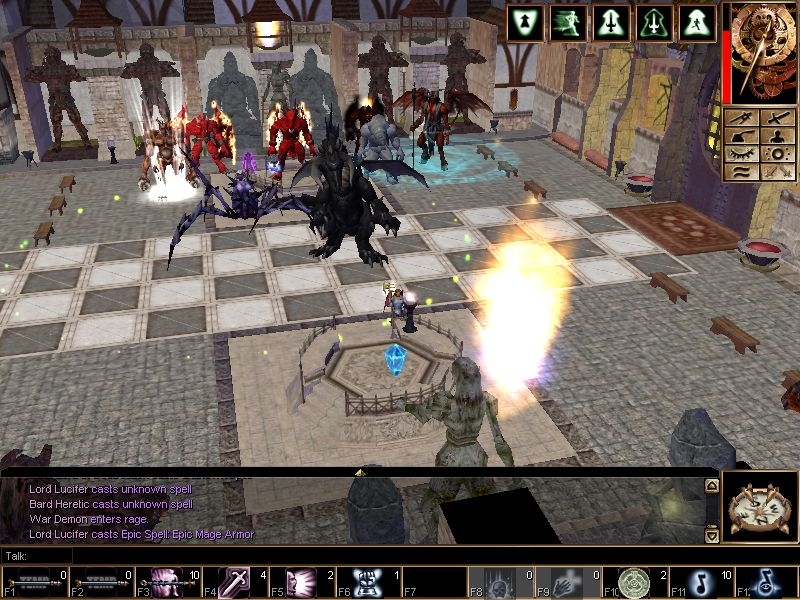Click the chat log scroll-down arrow
The image size is (800, 600).
(711, 536)
